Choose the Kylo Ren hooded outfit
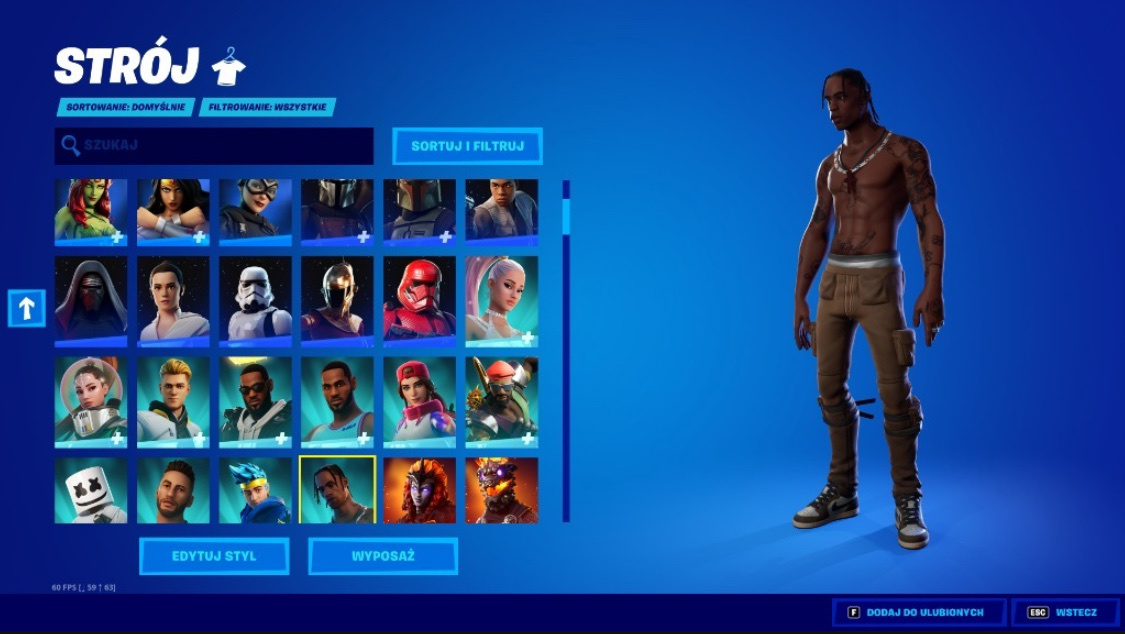 click(91, 299)
